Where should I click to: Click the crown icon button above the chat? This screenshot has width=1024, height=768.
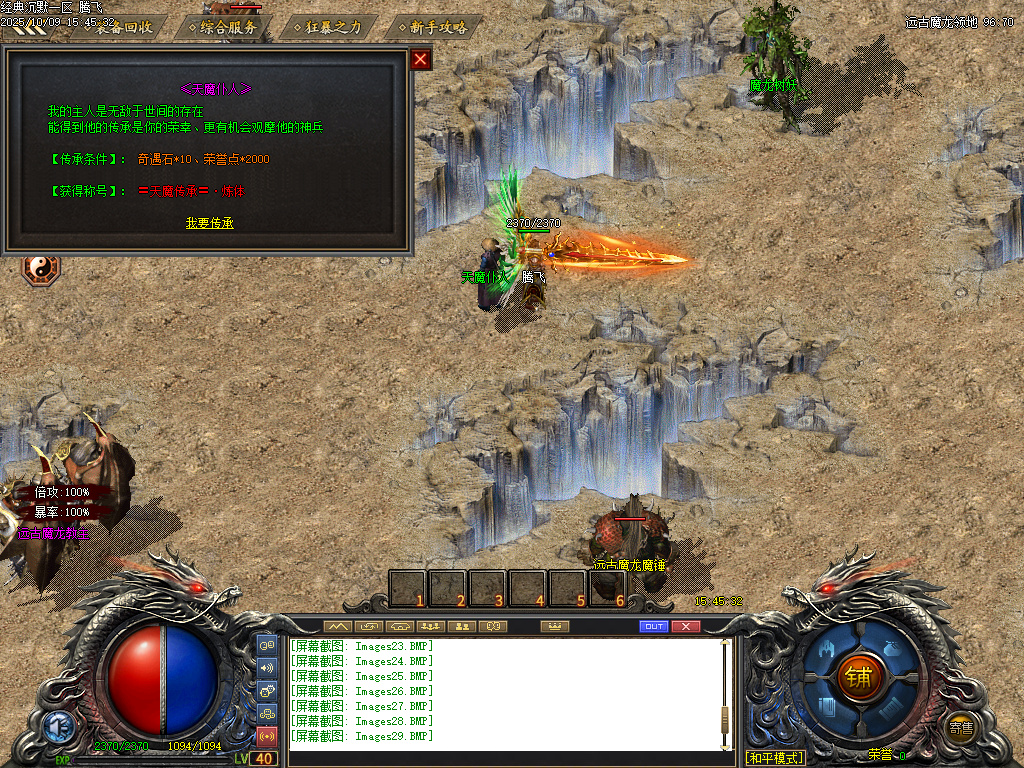click(552, 626)
